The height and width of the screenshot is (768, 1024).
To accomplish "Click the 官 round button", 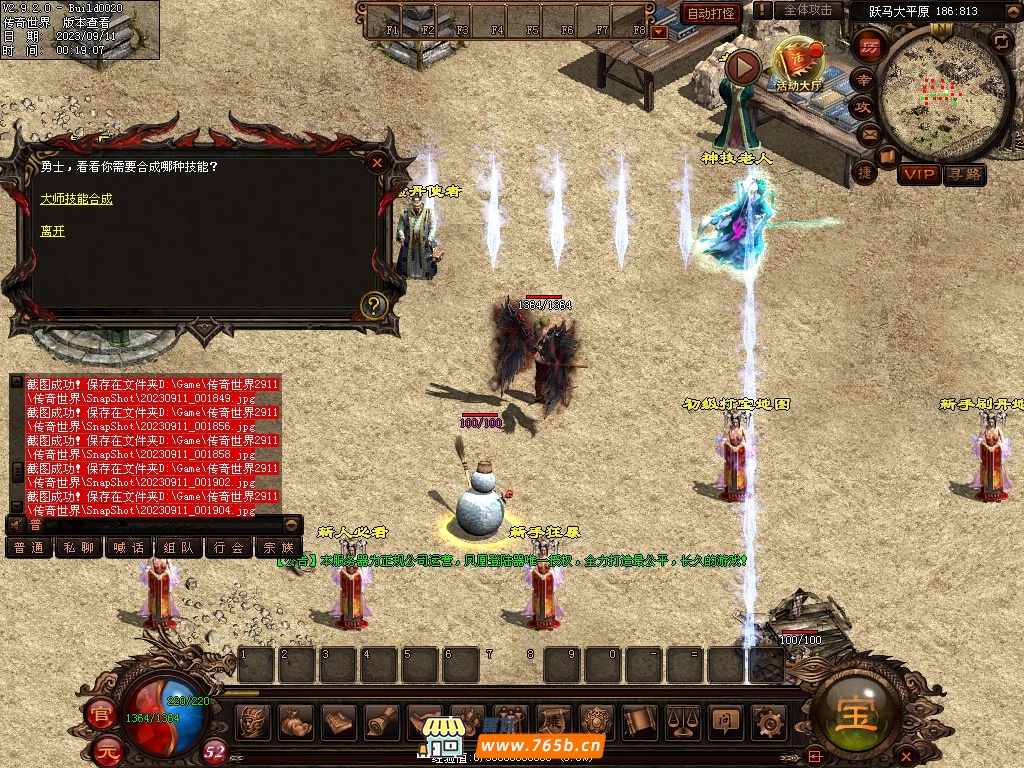I will (x=100, y=714).
